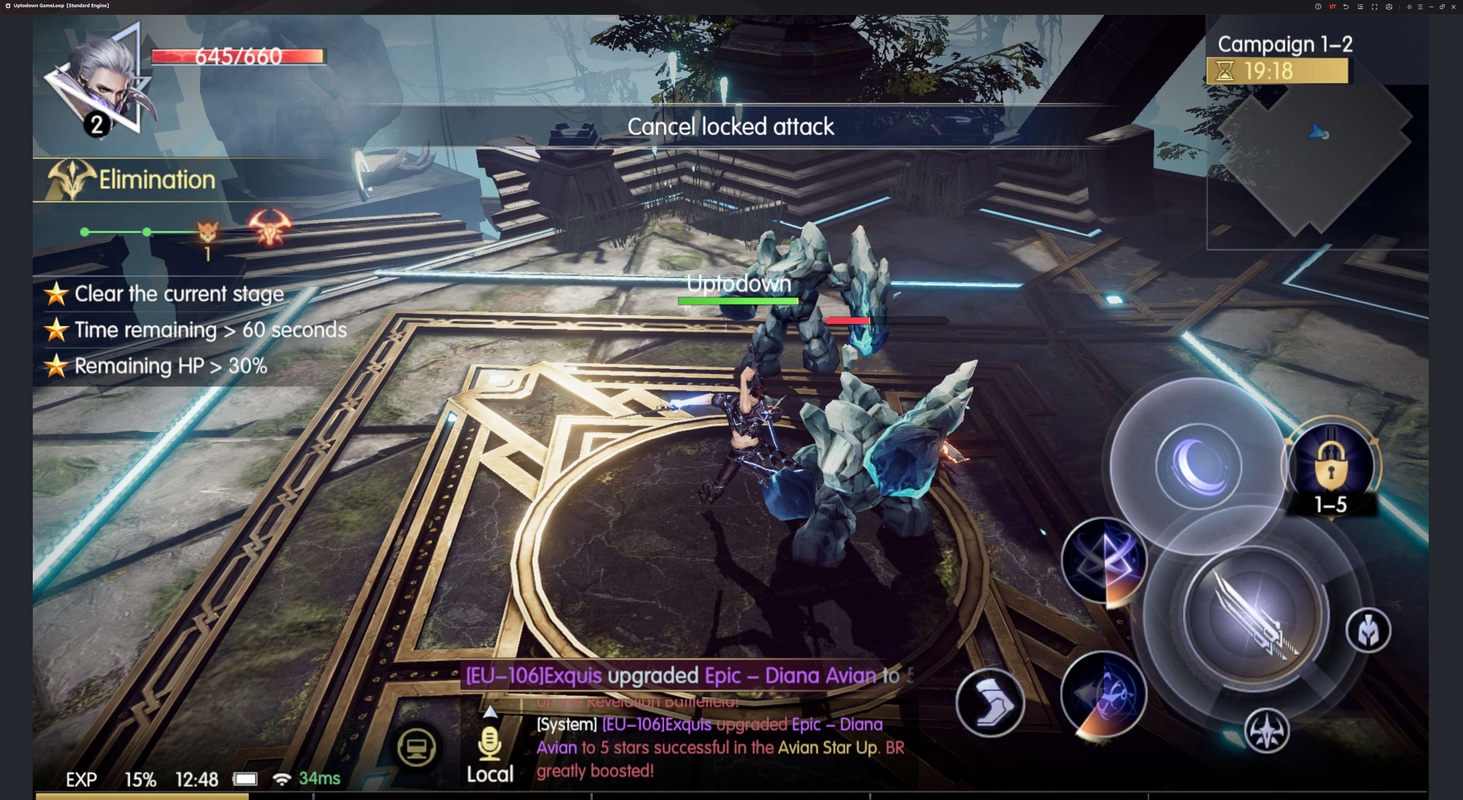The image size is (1463, 800).
Task: Close the emulator window
Action: pyautogui.click(x=1453, y=6)
